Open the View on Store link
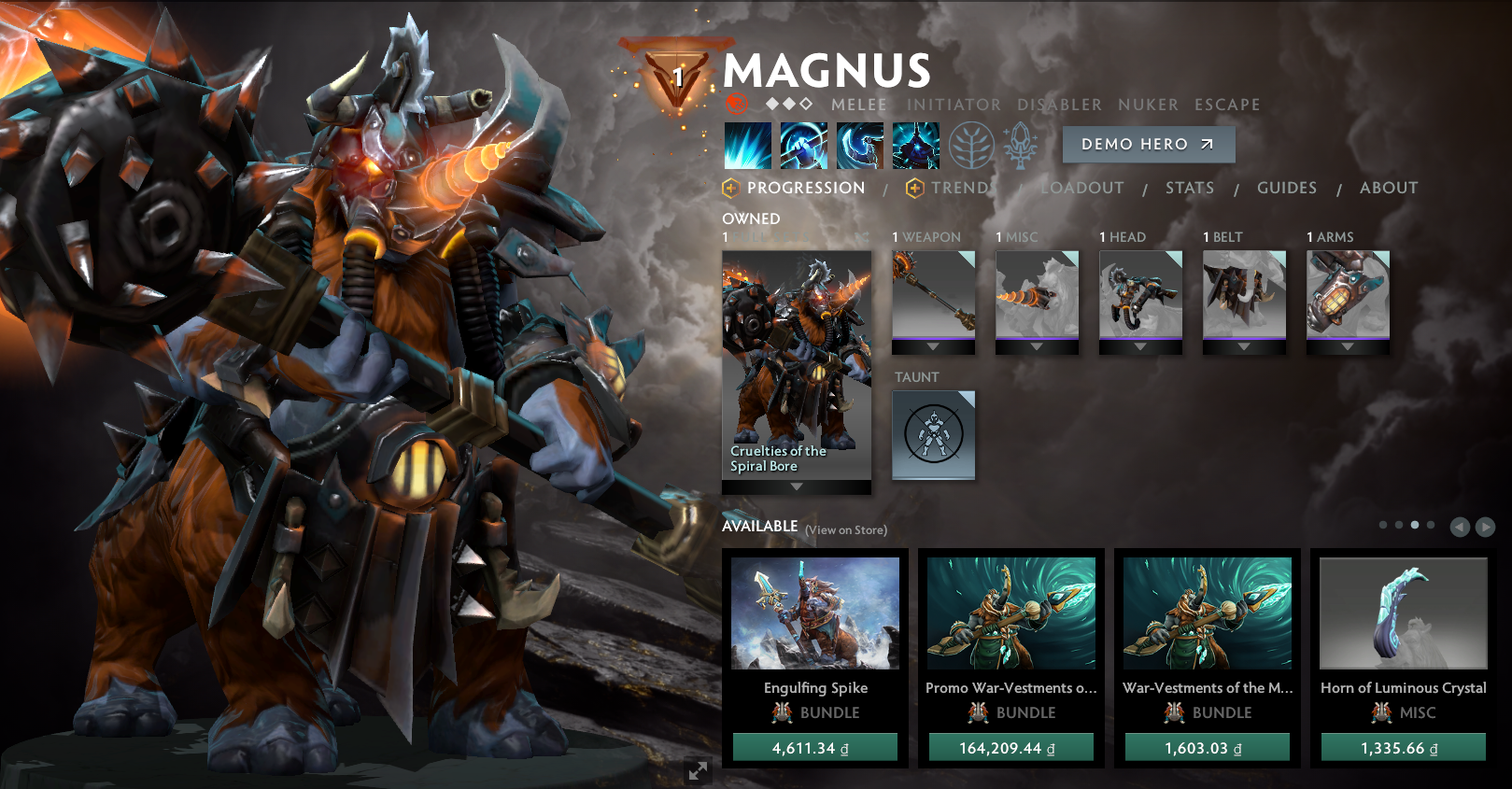 [x=845, y=529]
